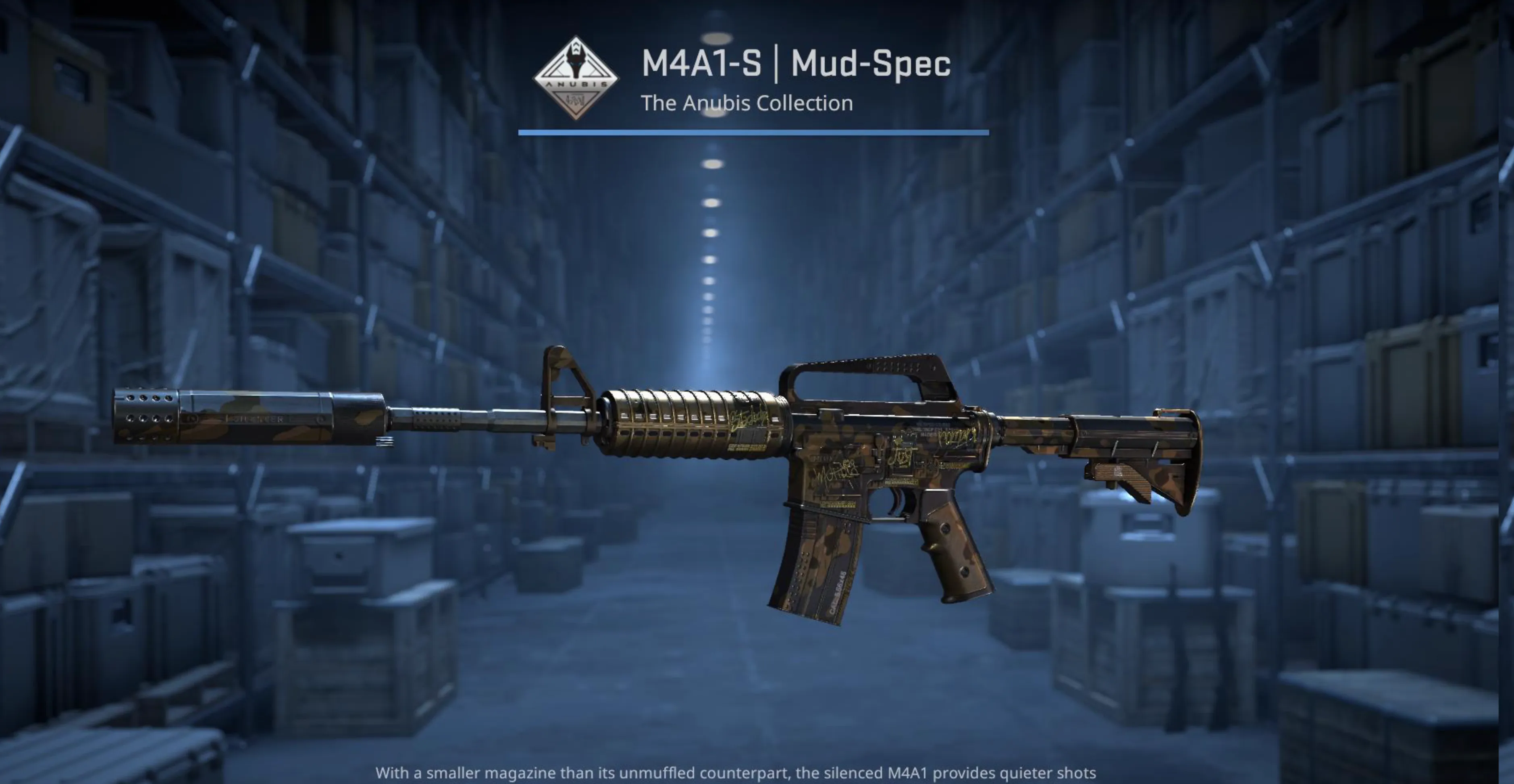Open The Anubis Collection link
The height and width of the screenshot is (784, 1514).
pos(747,104)
